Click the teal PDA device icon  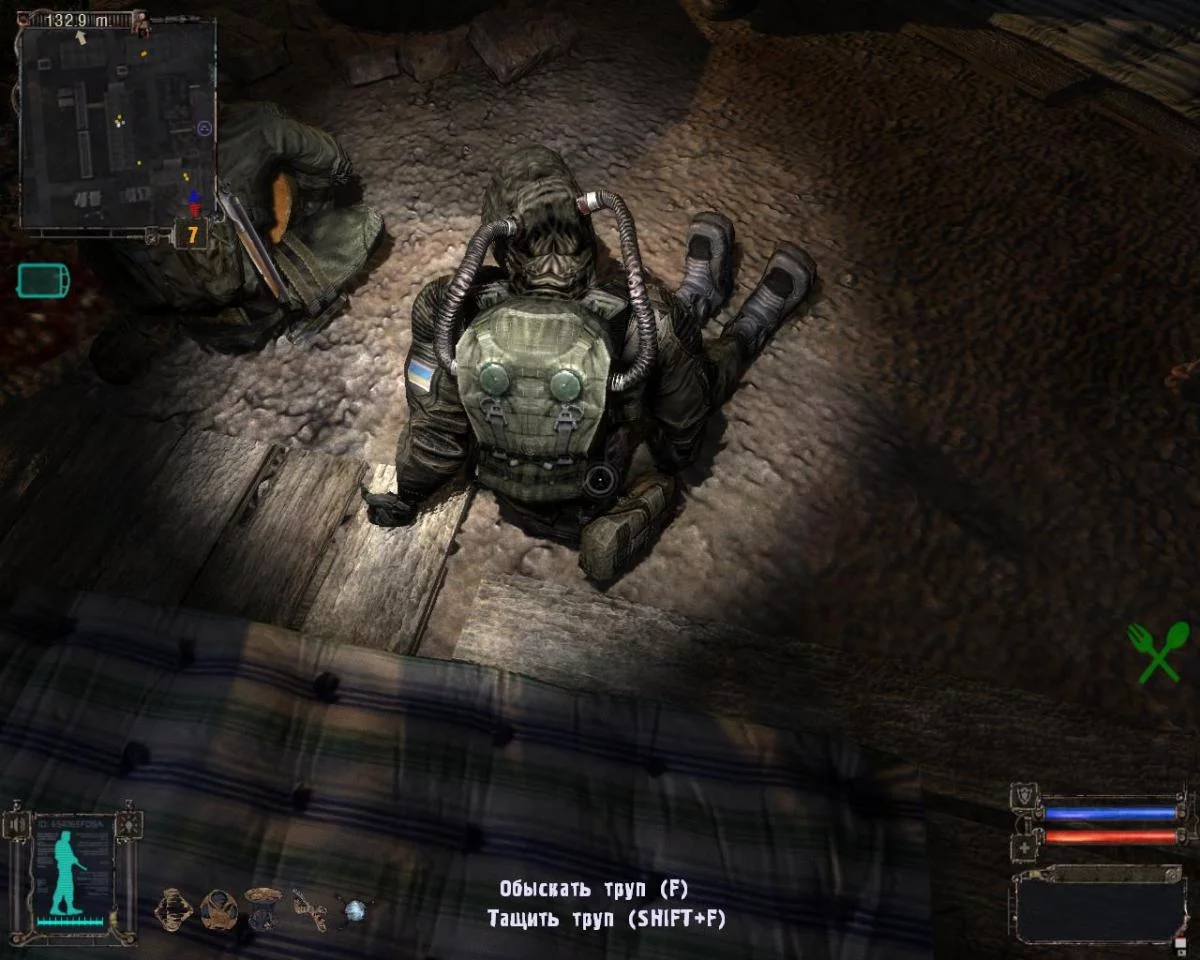click(44, 279)
